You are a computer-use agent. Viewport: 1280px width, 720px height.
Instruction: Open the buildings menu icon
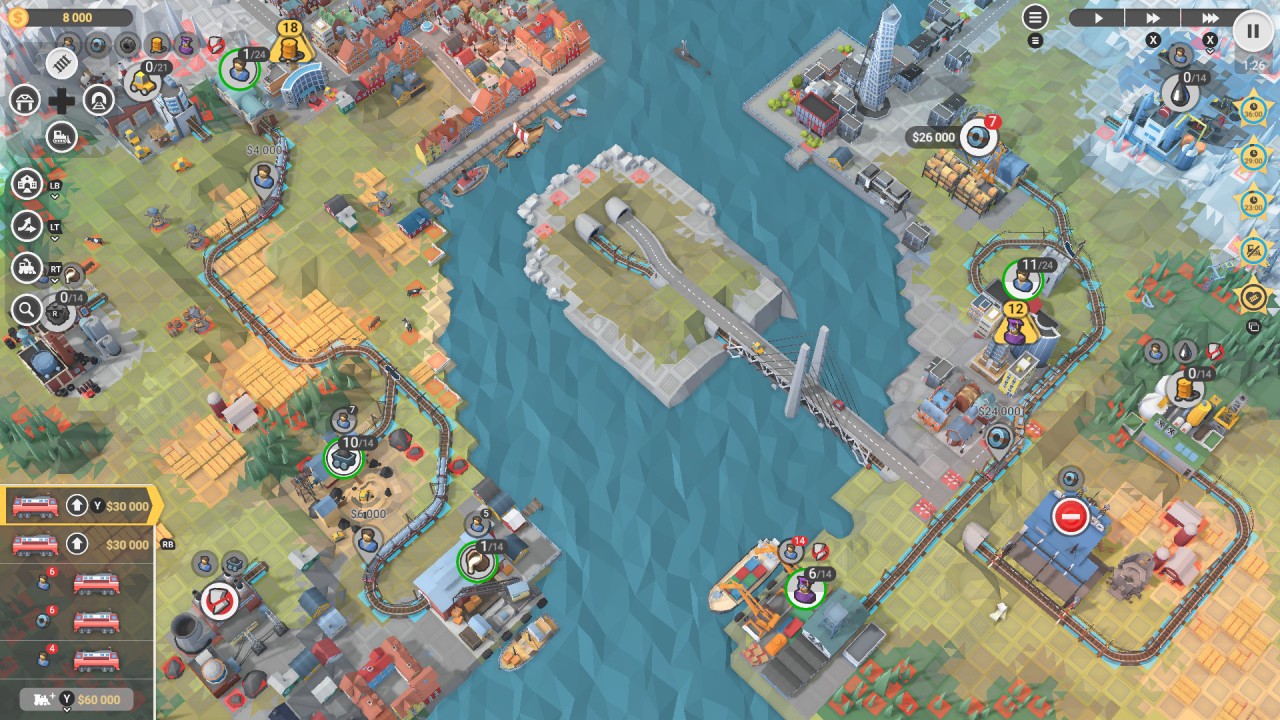click(x=27, y=184)
